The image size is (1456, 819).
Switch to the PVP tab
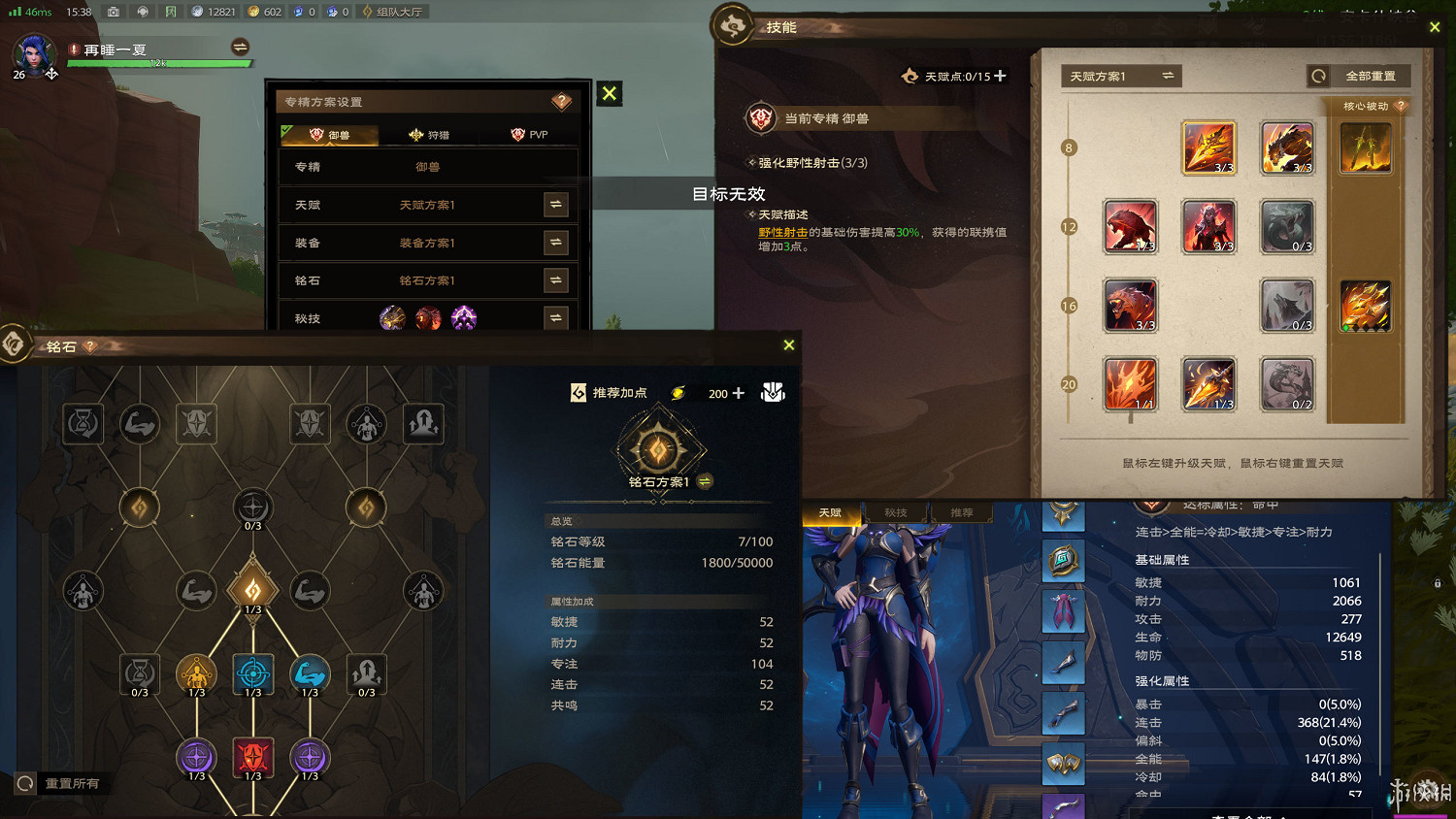(528, 134)
